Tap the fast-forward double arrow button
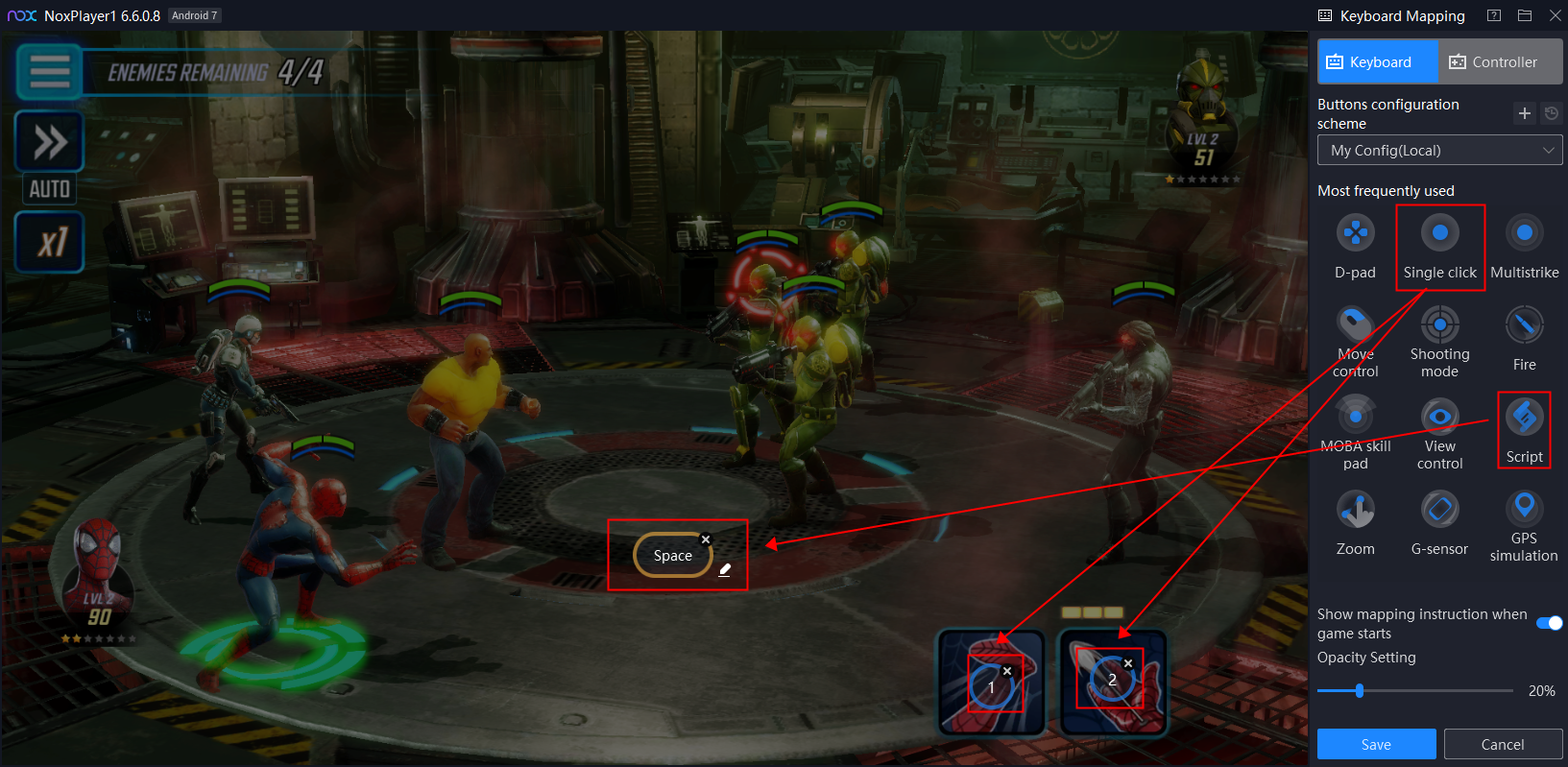The image size is (1568, 767). [50, 142]
